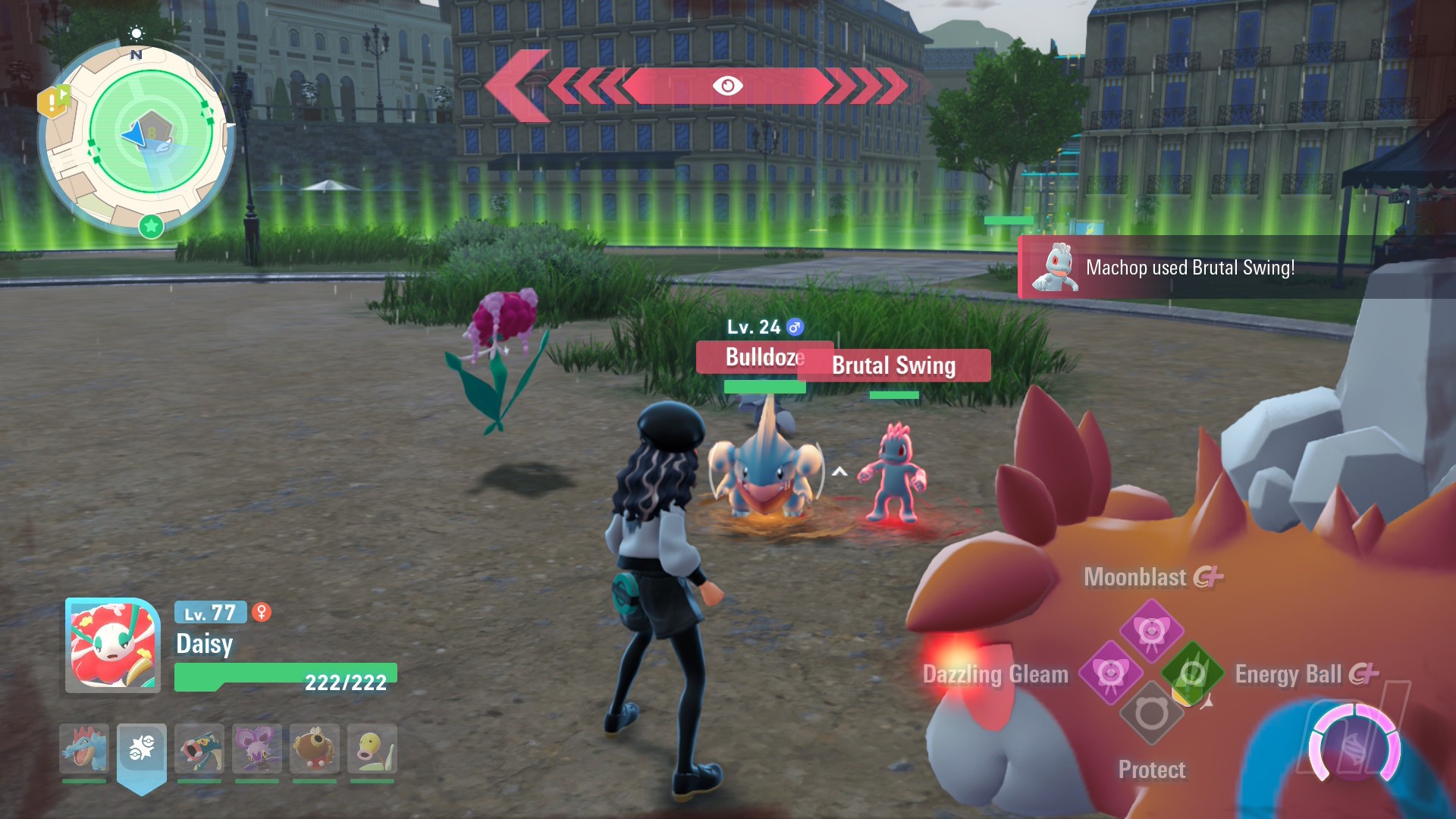Image resolution: width=1456 pixels, height=819 pixels.
Task: Switch to Bellsprout in the party bar
Action: coord(372,748)
